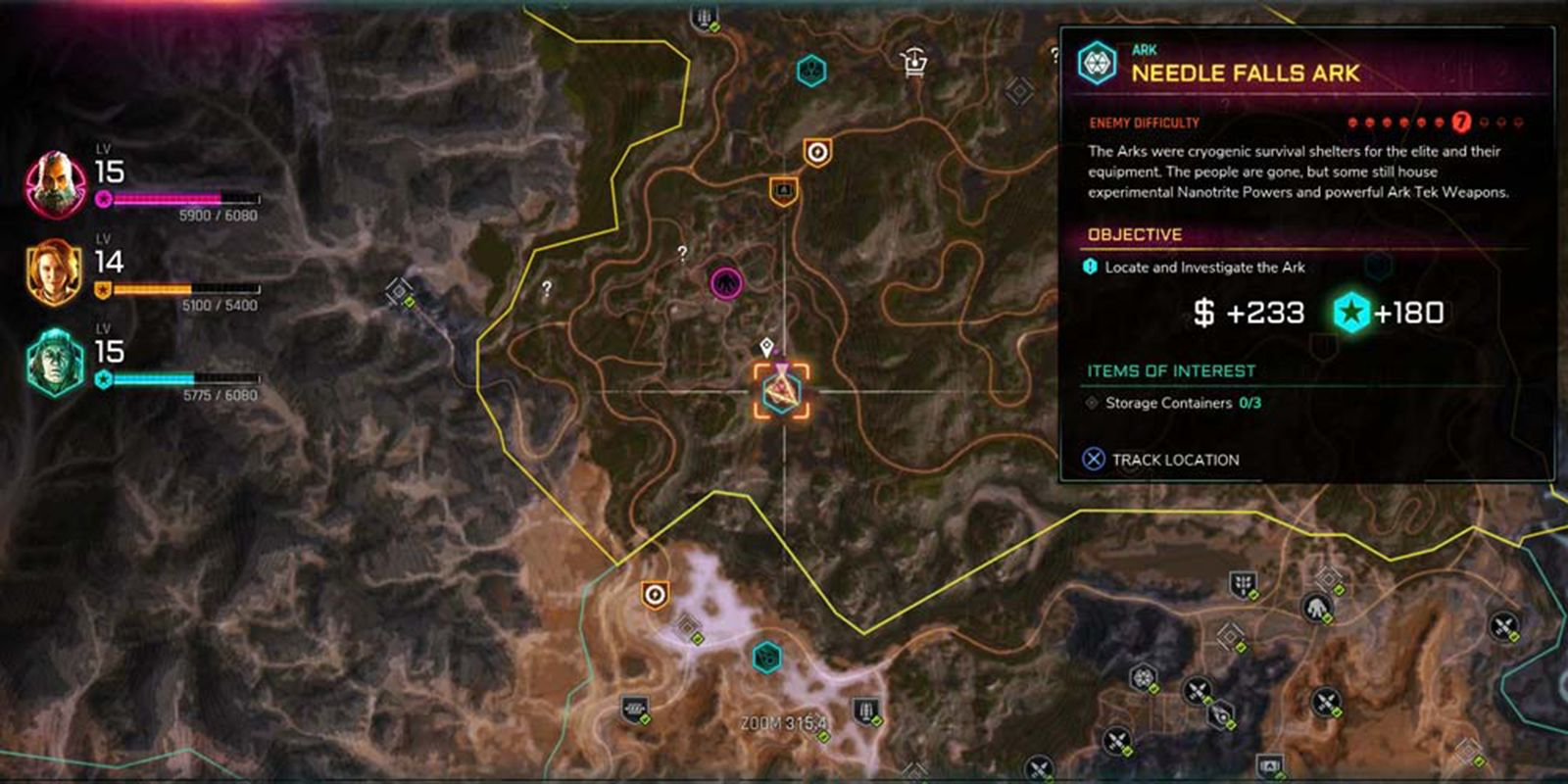The width and height of the screenshot is (1568, 784).
Task: Select the orange bandit camp shield below it
Action: coord(784,189)
